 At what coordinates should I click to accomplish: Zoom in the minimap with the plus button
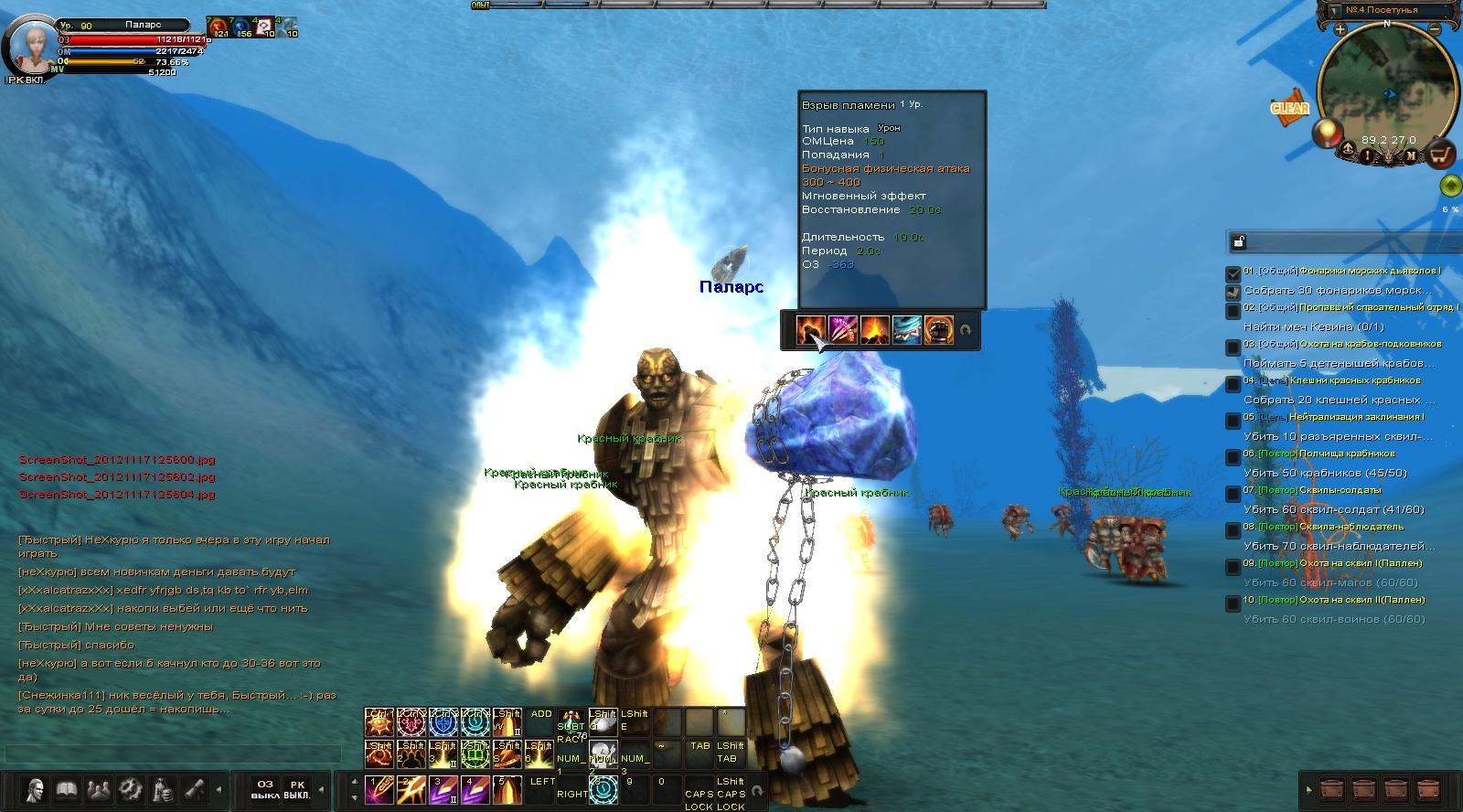click(x=1340, y=29)
